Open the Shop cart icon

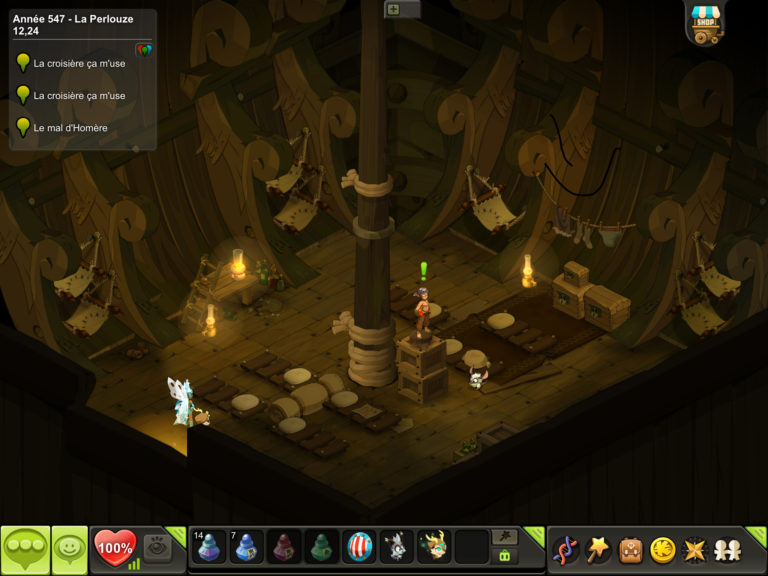[x=705, y=24]
